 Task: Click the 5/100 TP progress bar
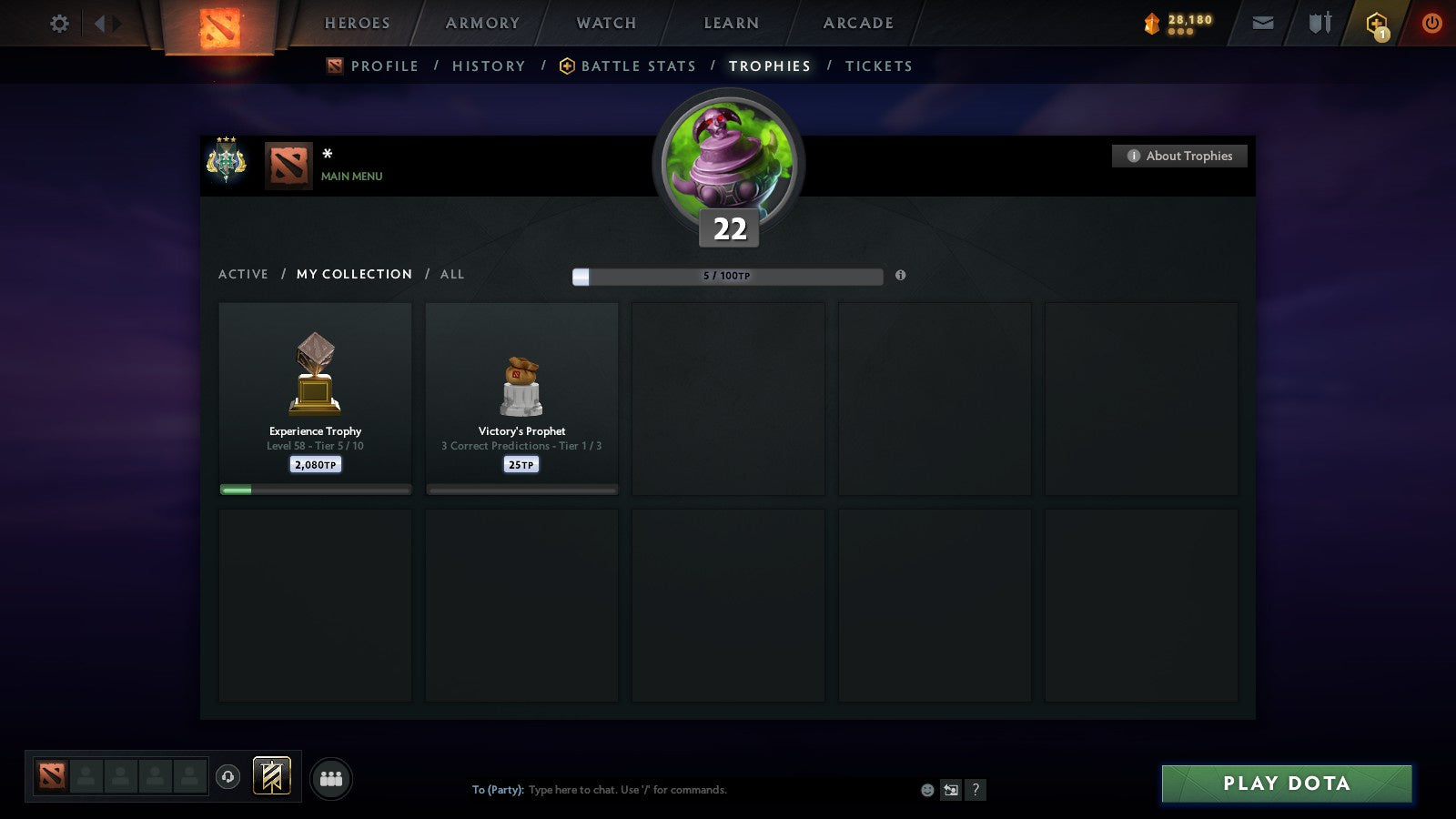[x=726, y=276]
